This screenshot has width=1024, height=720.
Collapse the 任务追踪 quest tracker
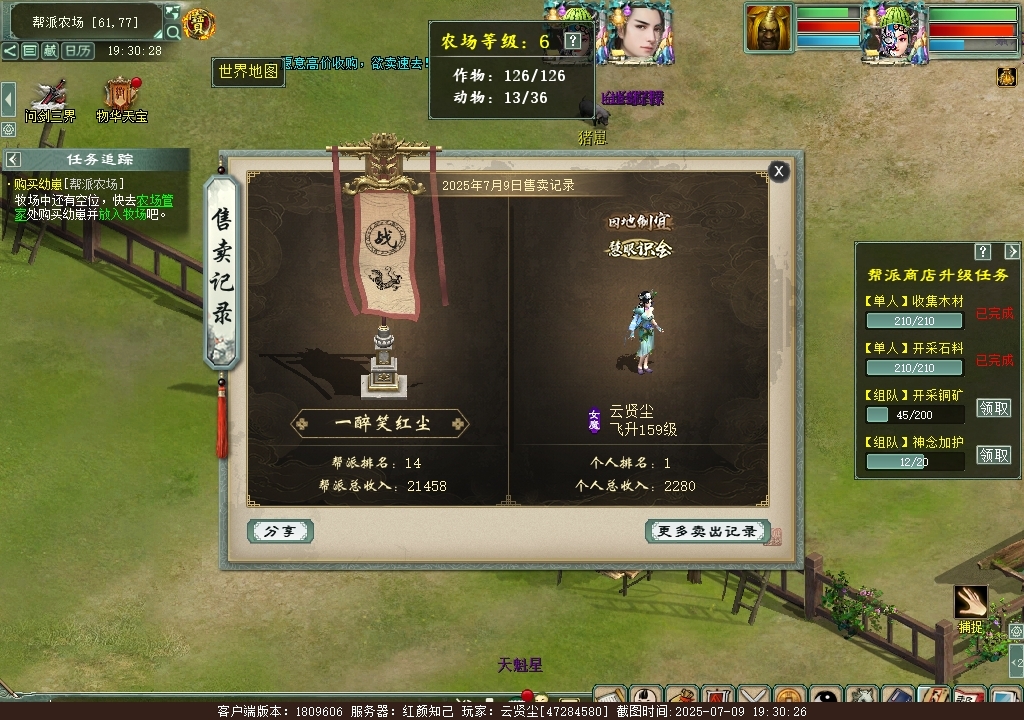(x=13, y=159)
